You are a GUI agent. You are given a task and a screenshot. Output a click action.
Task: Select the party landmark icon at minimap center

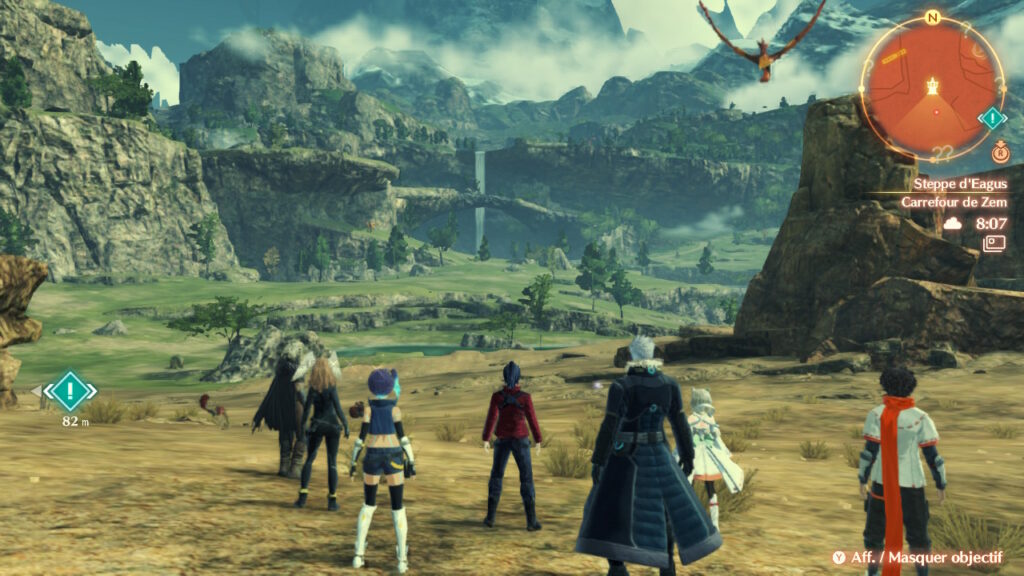click(x=934, y=86)
